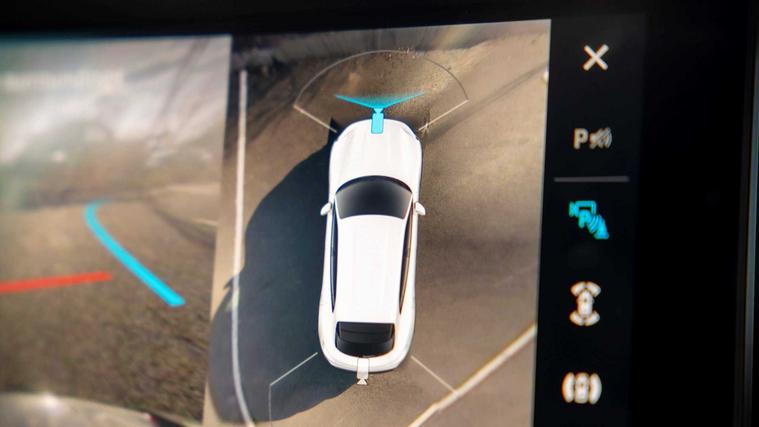759x427 pixels.
Task: Select the blue highlighted parking assist icon
Action: [589, 219]
